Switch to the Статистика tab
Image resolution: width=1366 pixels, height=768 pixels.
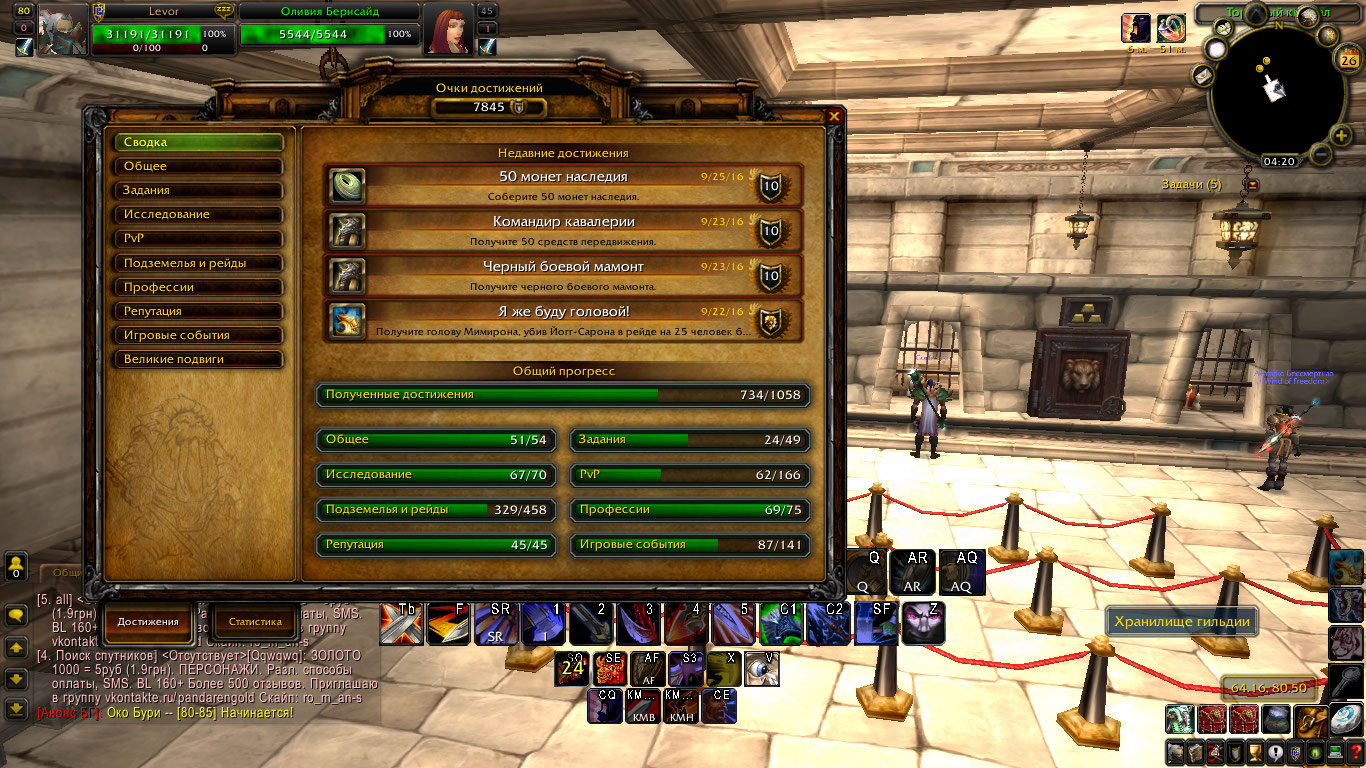pyautogui.click(x=255, y=621)
